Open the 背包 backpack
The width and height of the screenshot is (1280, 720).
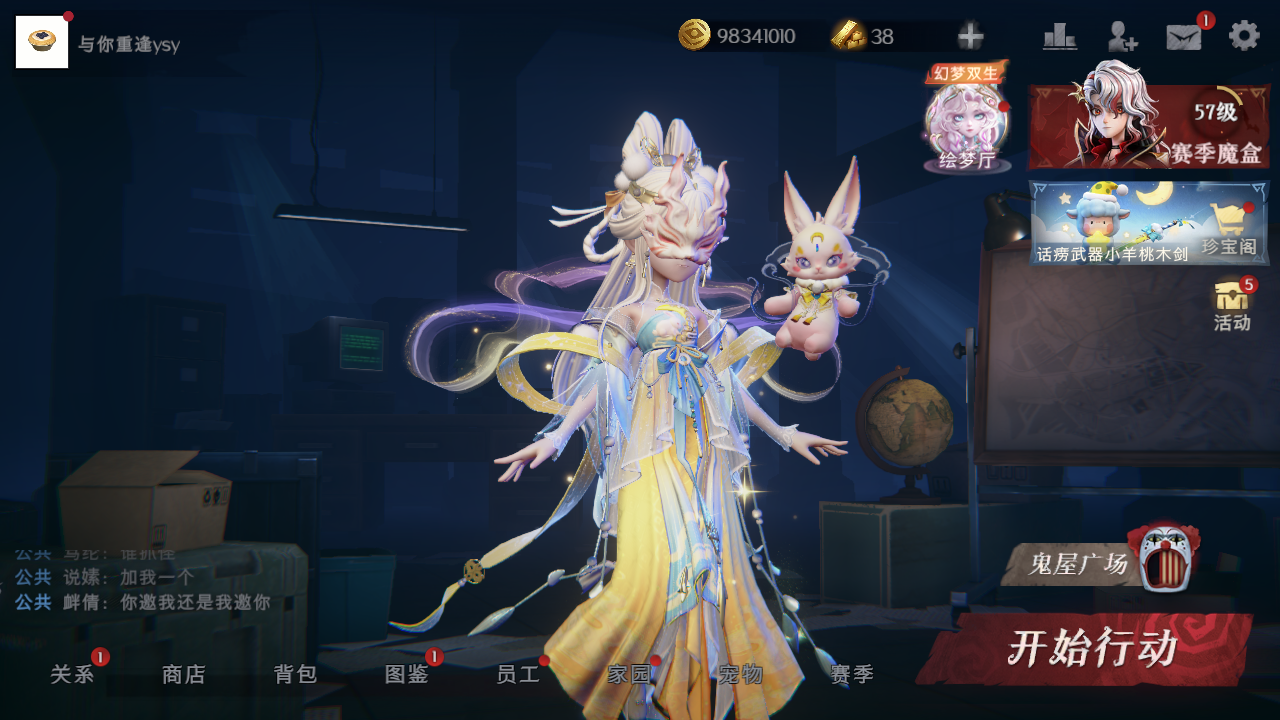tap(295, 675)
